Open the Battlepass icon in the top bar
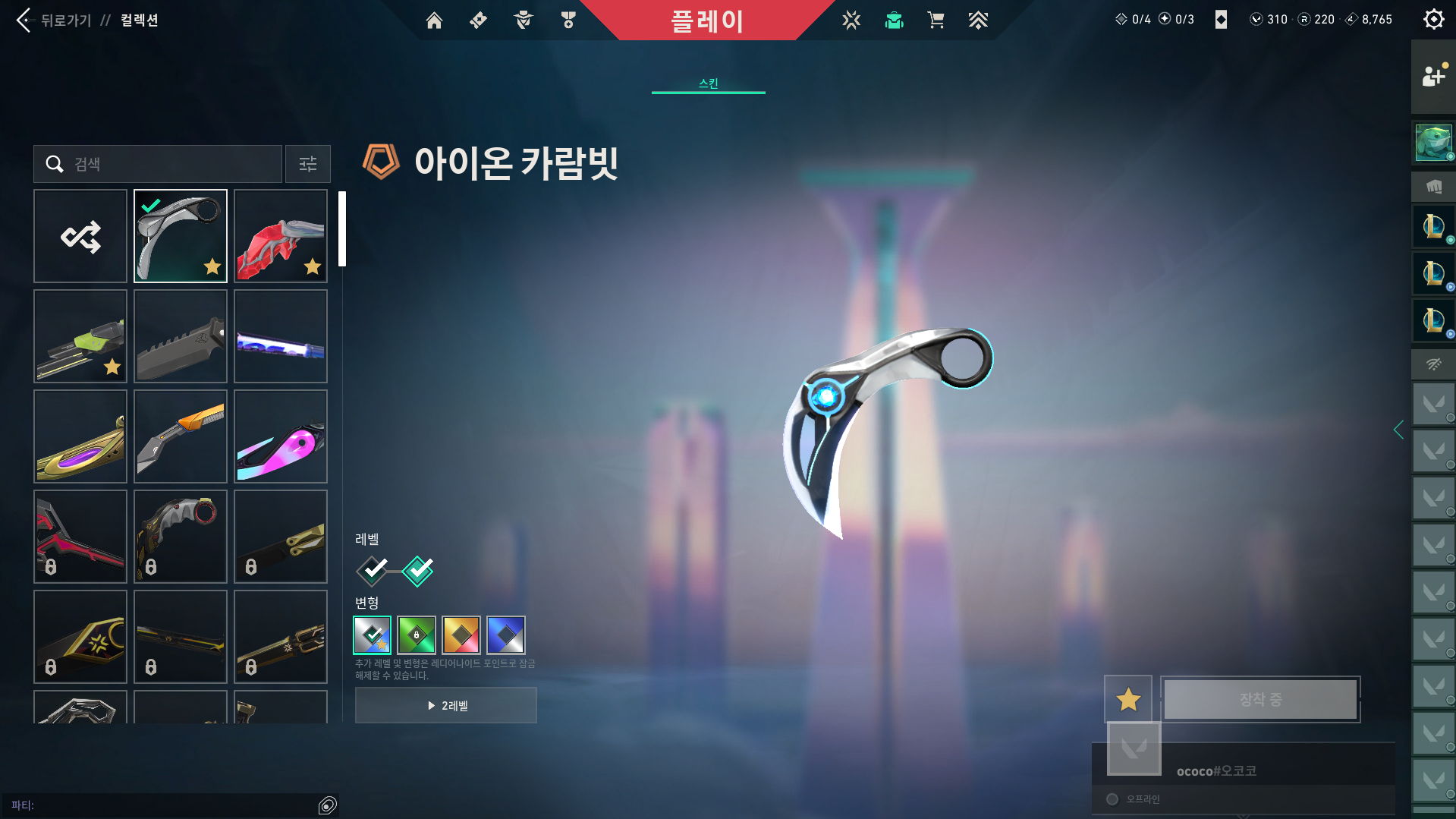Screen dimensions: 1456x819 [478, 20]
